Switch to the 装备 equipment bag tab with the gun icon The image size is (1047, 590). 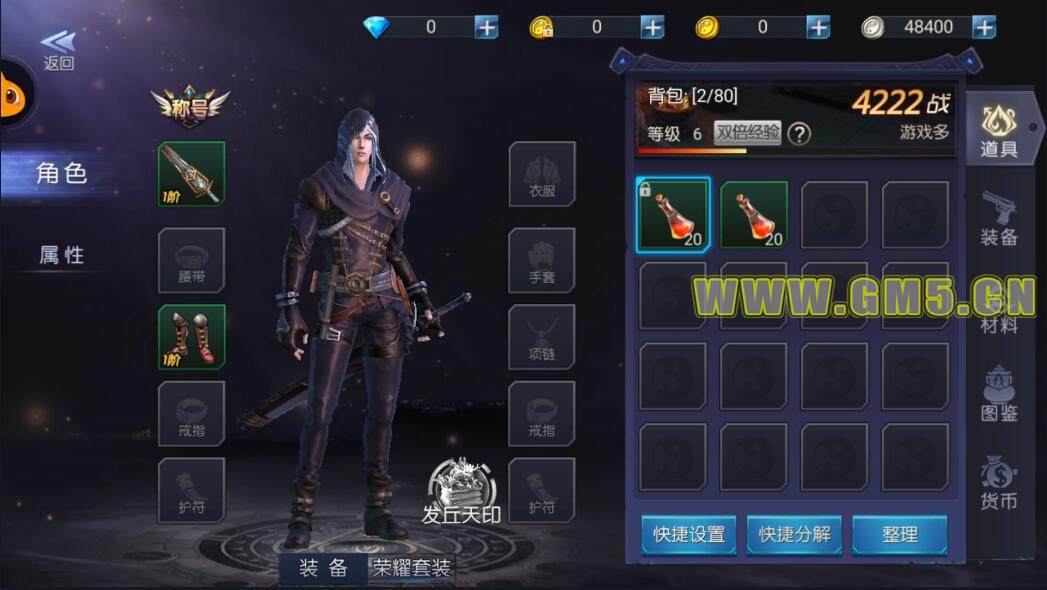click(x=998, y=217)
